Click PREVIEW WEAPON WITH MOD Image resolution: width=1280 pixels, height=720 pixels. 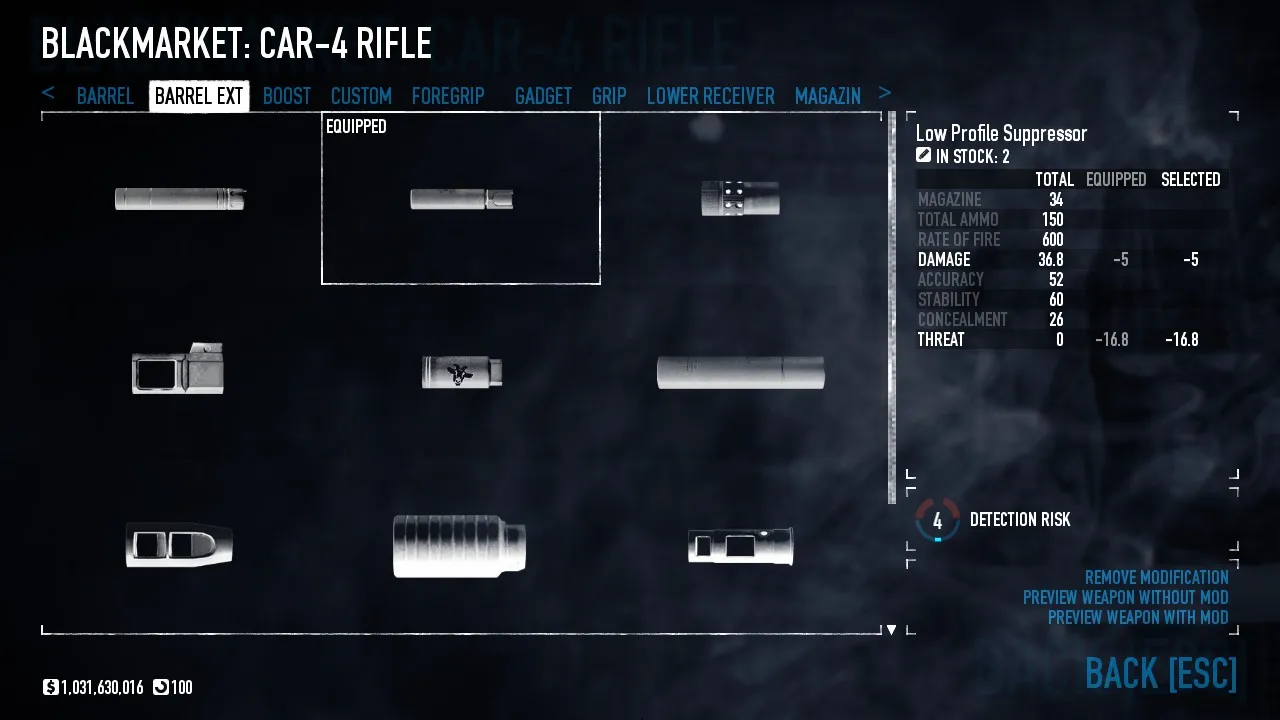1140,617
